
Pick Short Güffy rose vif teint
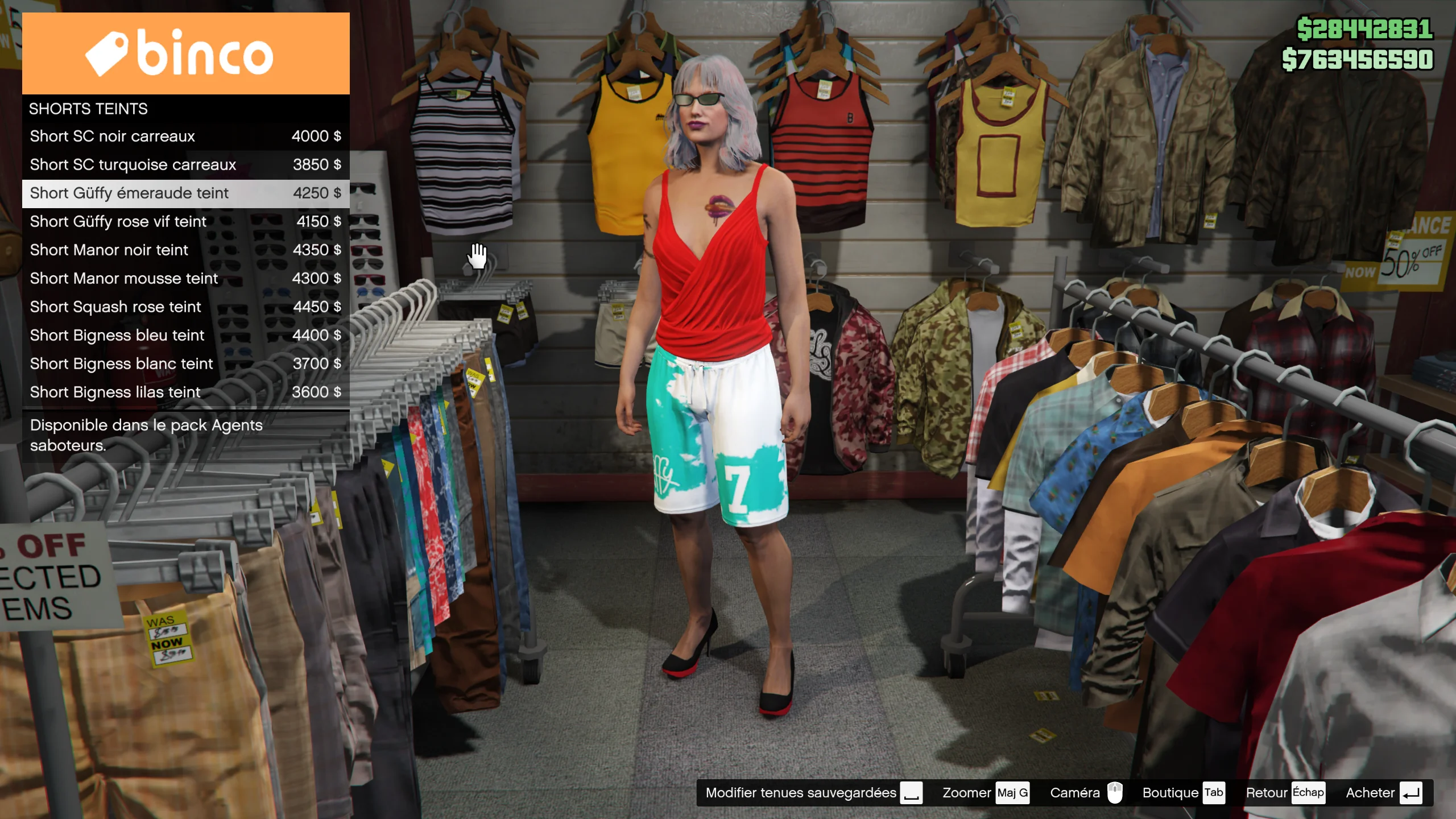pos(185,222)
